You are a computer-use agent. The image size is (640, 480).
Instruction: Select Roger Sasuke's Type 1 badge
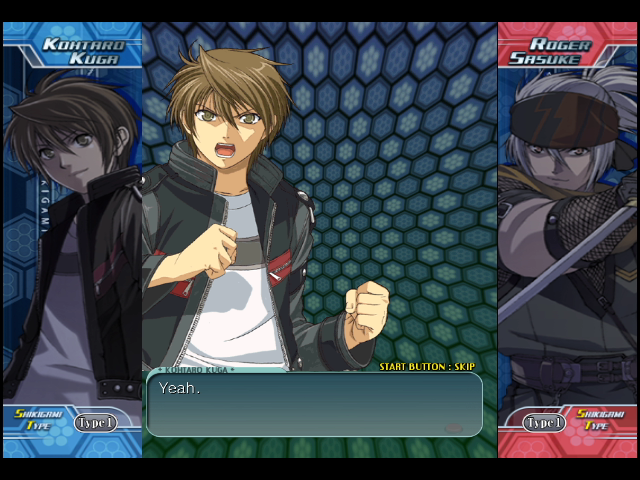tap(545, 423)
